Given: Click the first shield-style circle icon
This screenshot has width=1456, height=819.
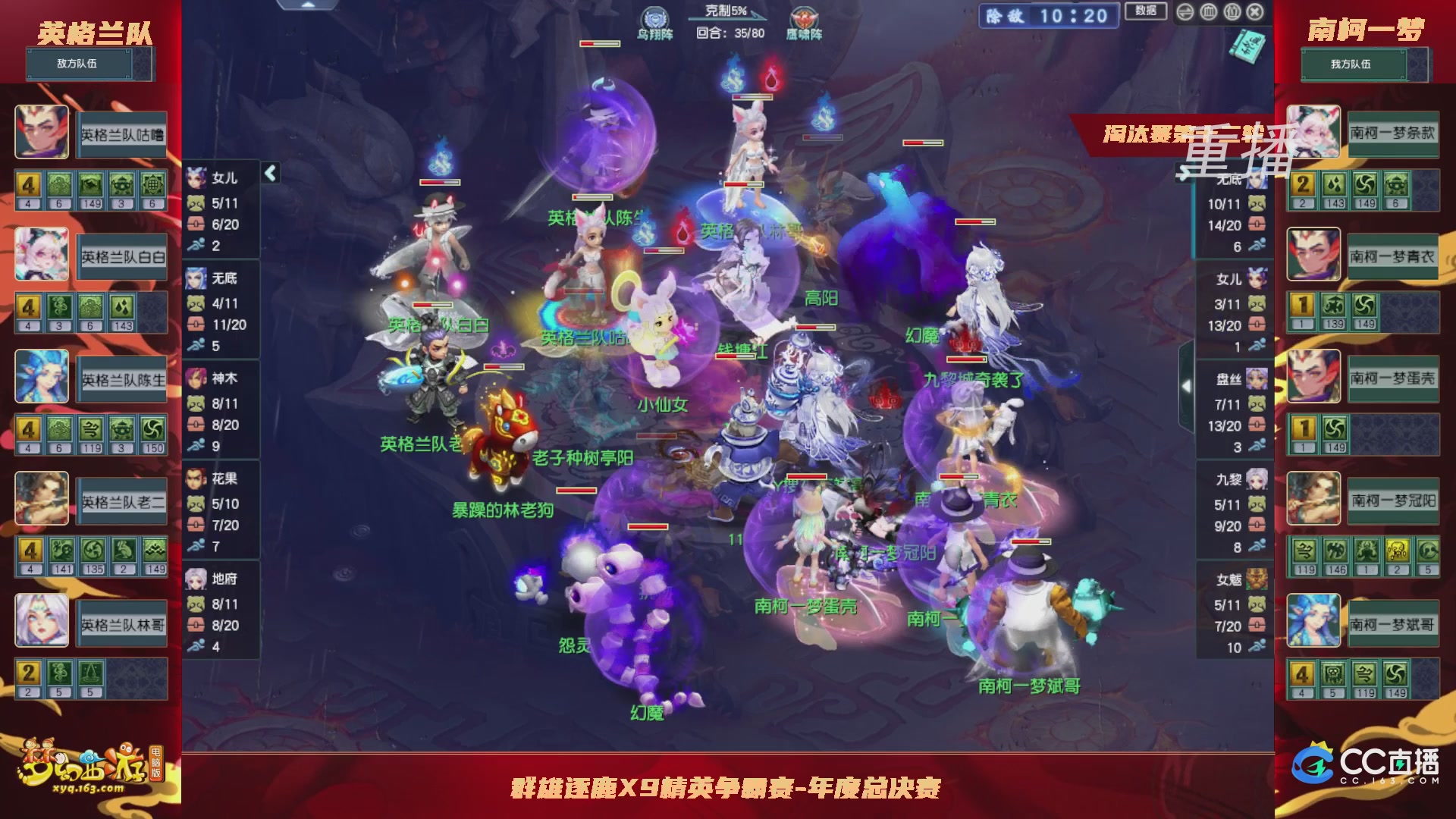Looking at the screenshot, I should click(x=1208, y=12).
